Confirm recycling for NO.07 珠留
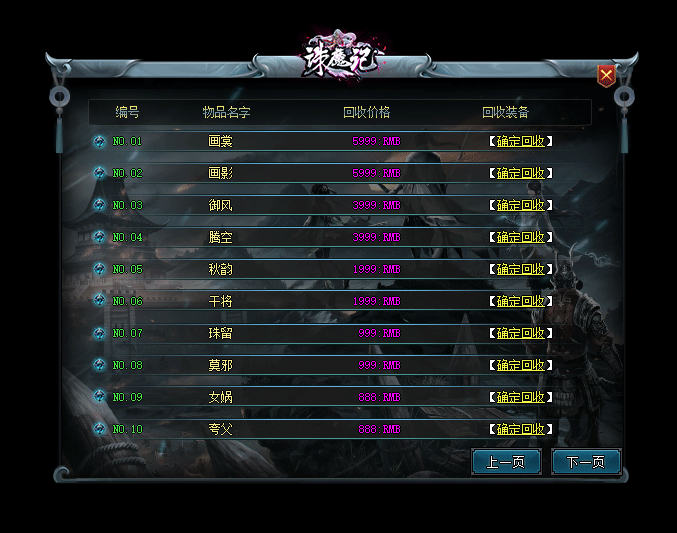The image size is (677, 533). click(520, 333)
